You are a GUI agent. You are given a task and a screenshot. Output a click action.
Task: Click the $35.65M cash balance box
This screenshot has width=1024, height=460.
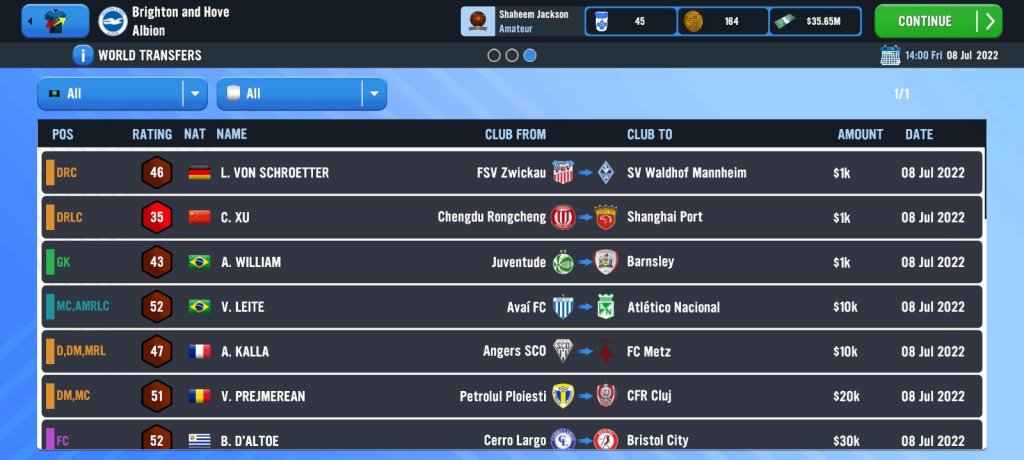pos(815,21)
